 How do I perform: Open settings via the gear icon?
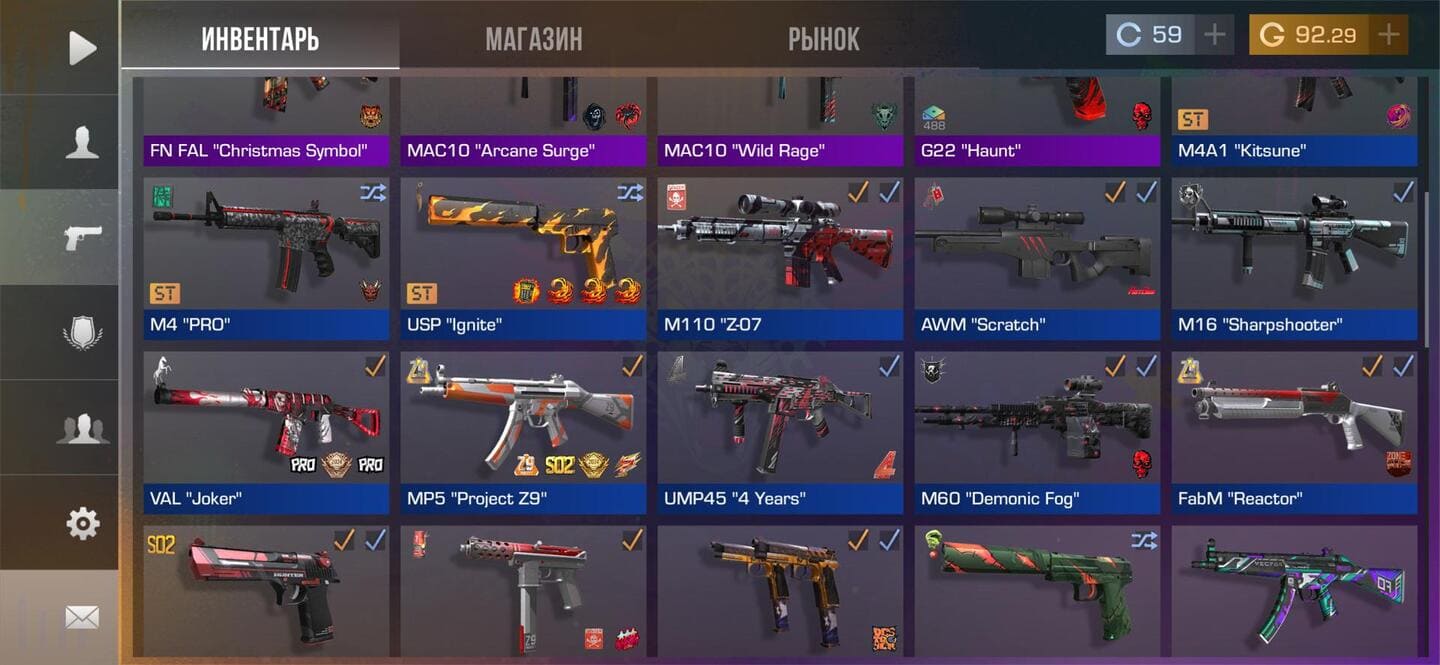(x=82, y=523)
